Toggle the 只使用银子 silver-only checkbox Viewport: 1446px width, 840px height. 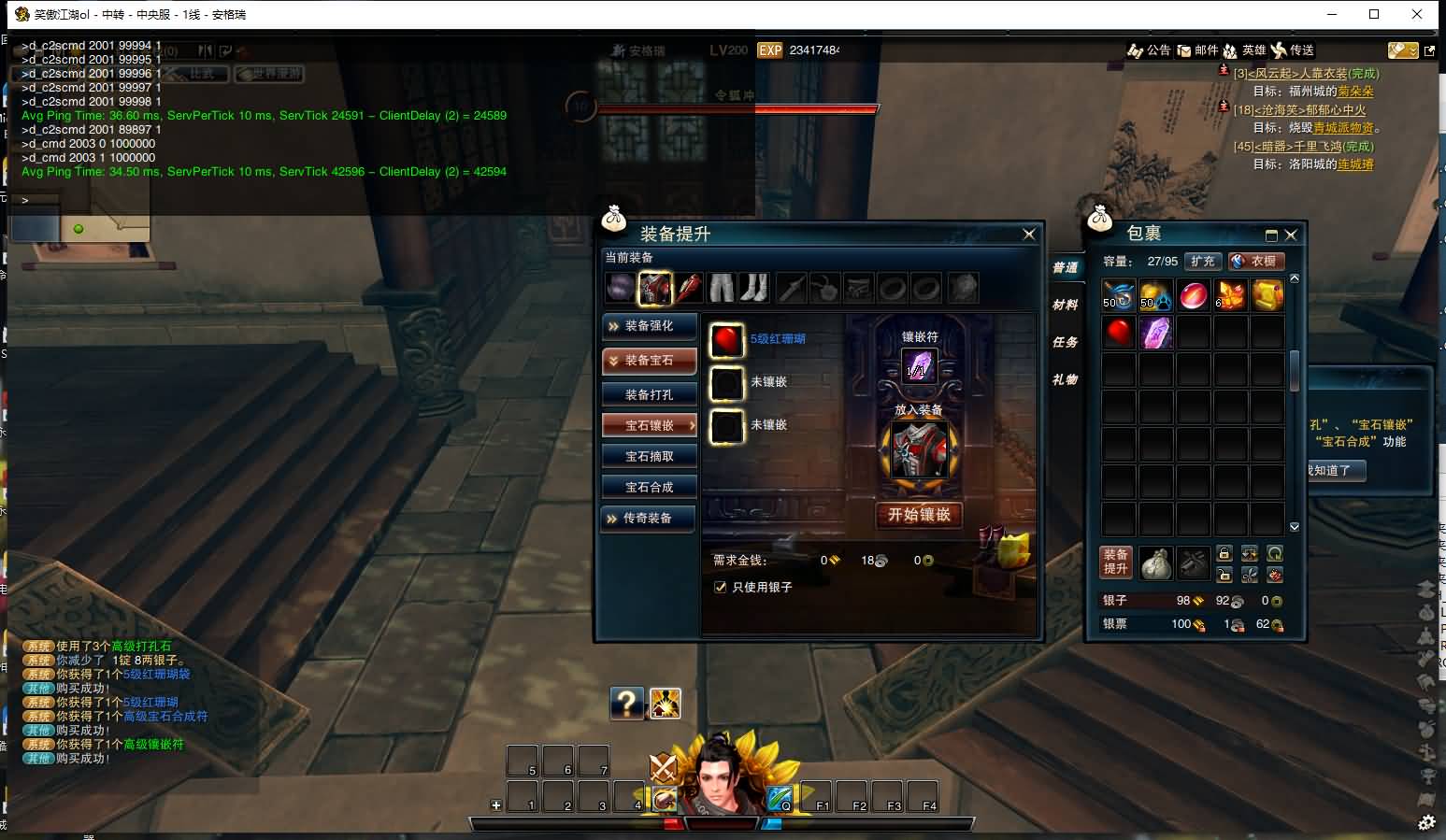[x=720, y=588]
